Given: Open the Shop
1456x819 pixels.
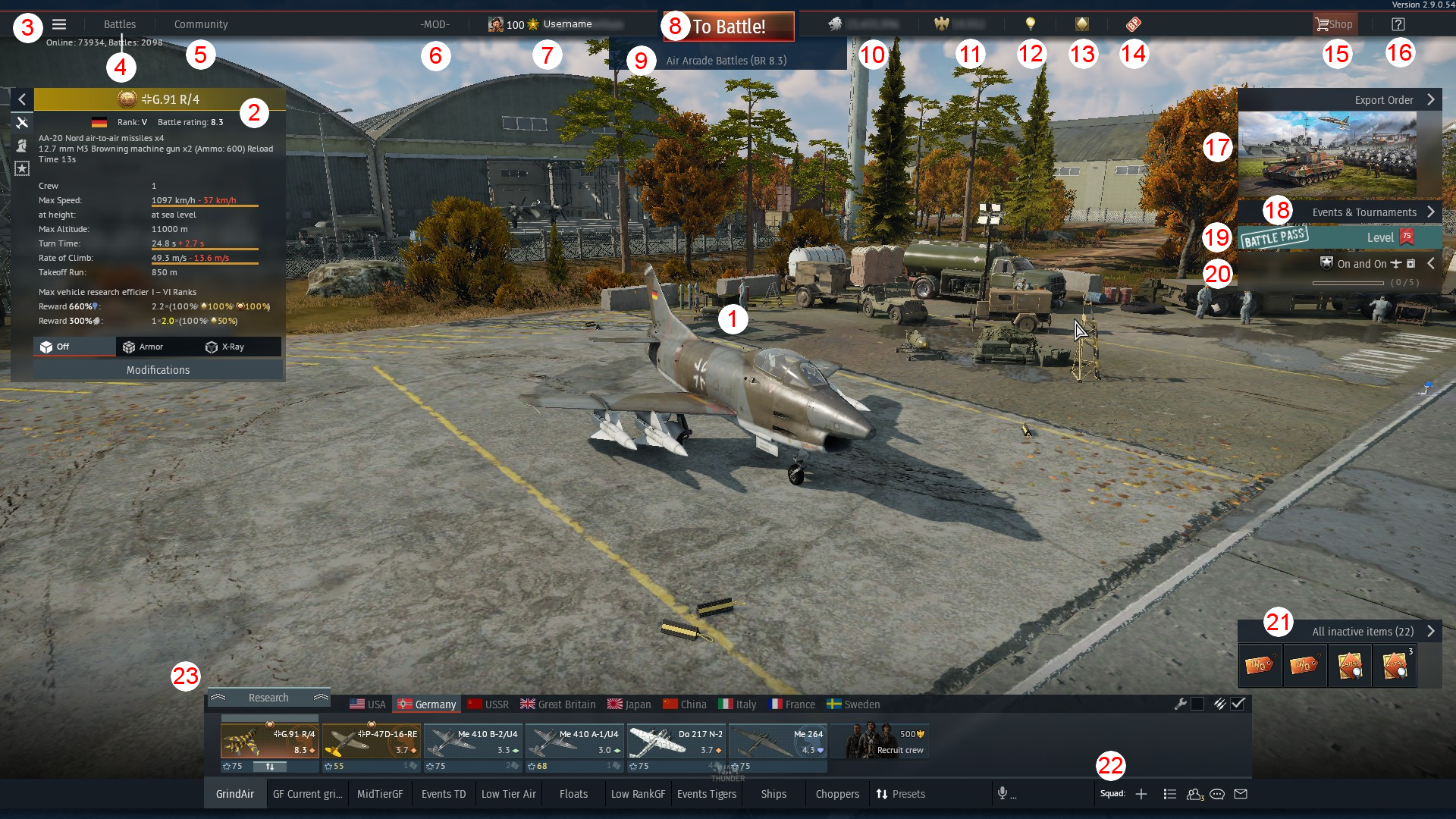Looking at the screenshot, I should point(1335,24).
